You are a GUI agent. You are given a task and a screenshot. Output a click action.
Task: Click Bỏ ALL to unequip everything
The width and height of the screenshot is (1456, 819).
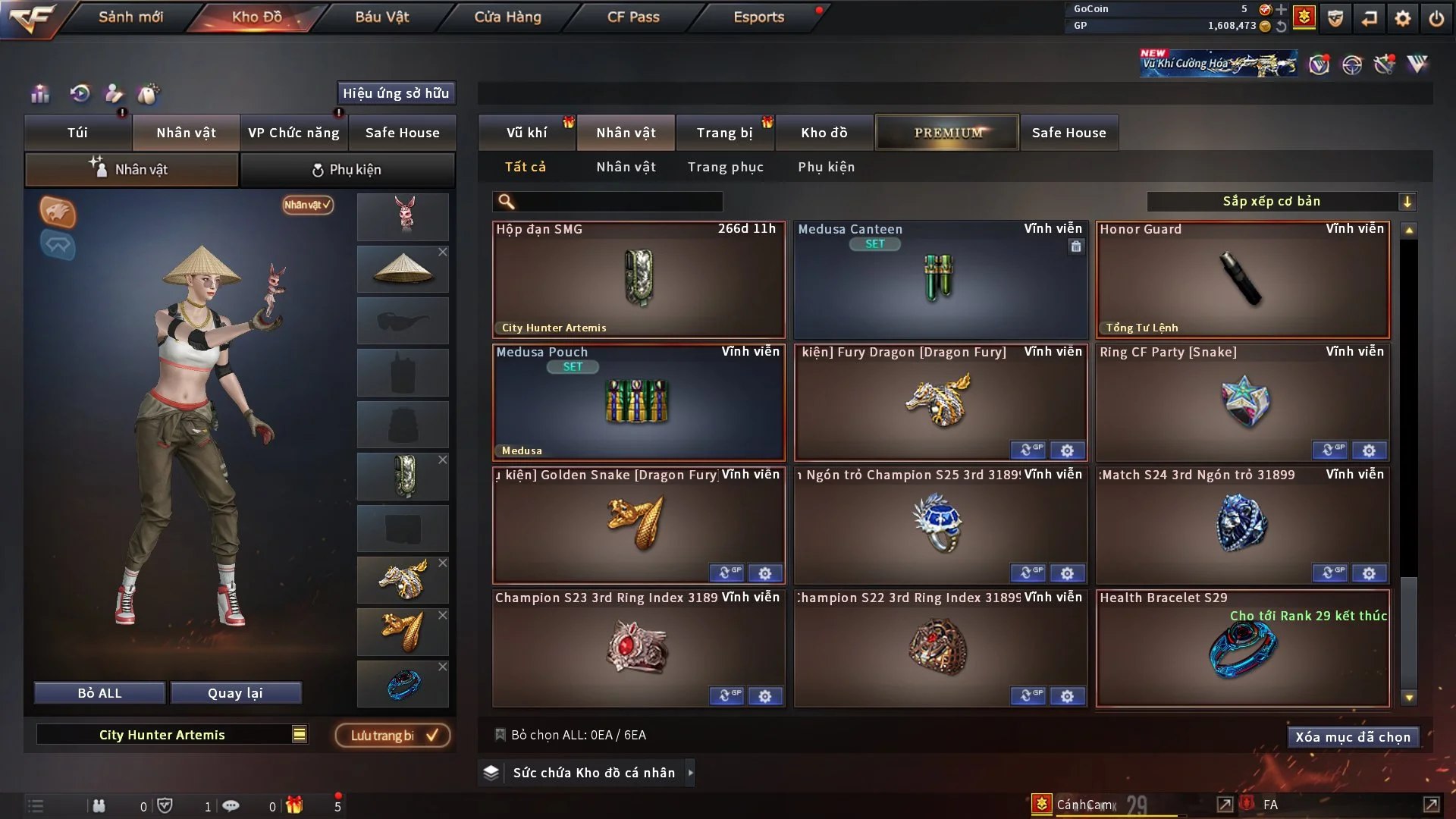point(99,693)
